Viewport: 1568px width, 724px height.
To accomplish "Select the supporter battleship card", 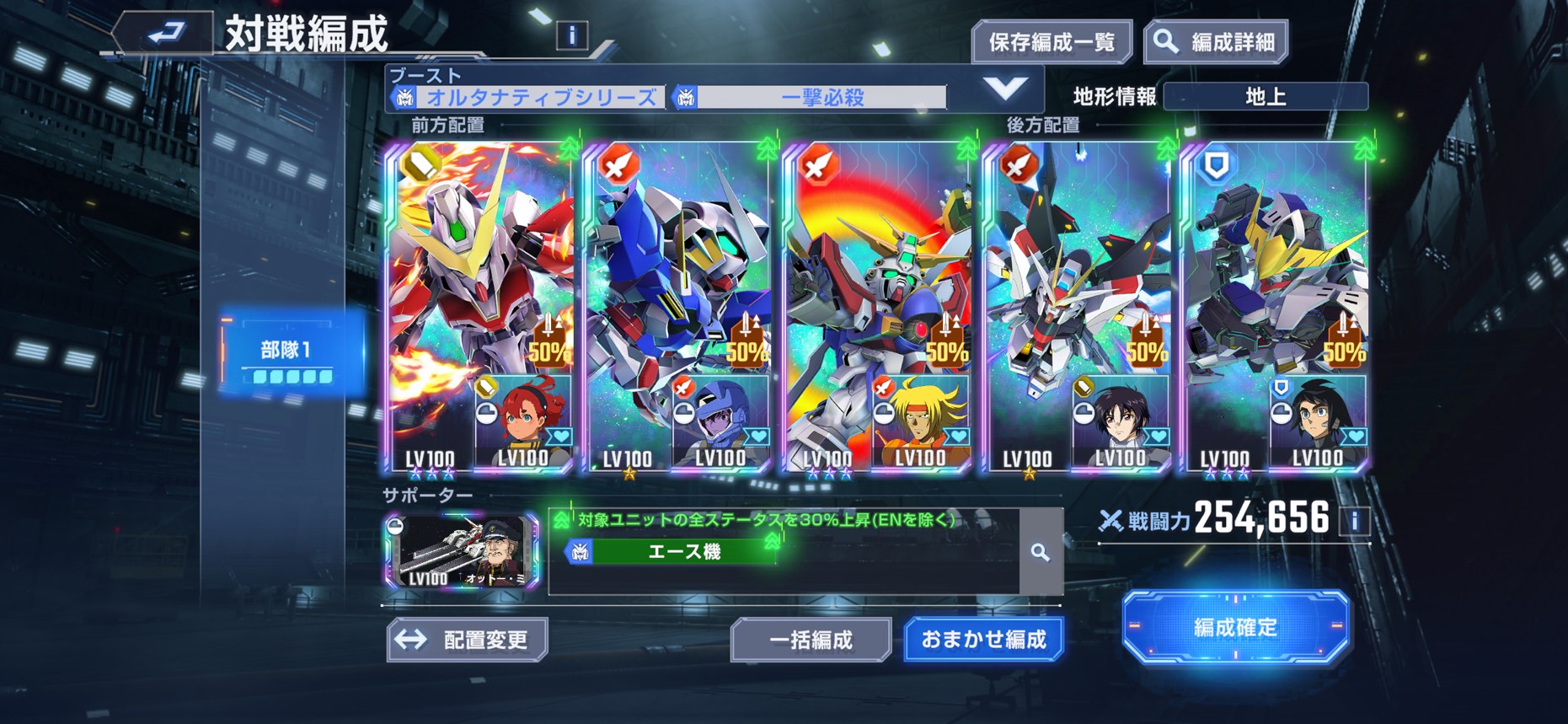I will click(x=462, y=551).
